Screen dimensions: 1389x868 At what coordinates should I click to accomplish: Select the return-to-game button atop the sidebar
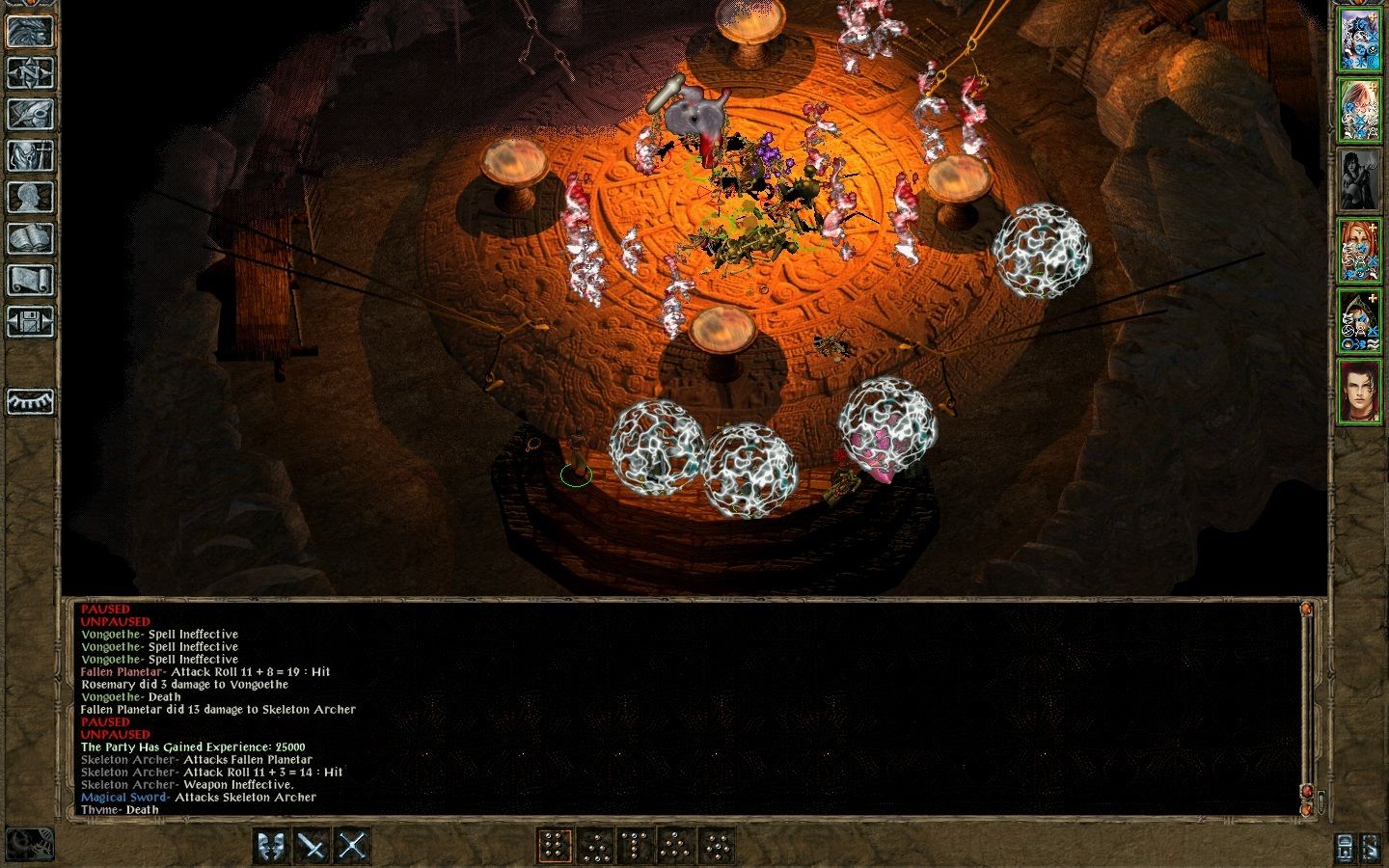coord(30,31)
